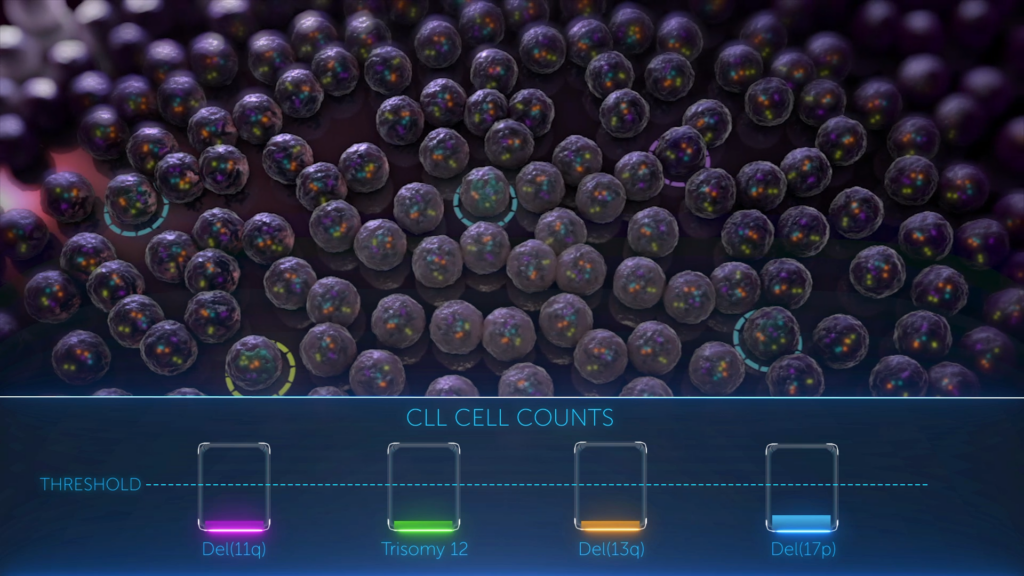
Task: Select the cell circled in yellow dashes
Action: [x=258, y=364]
